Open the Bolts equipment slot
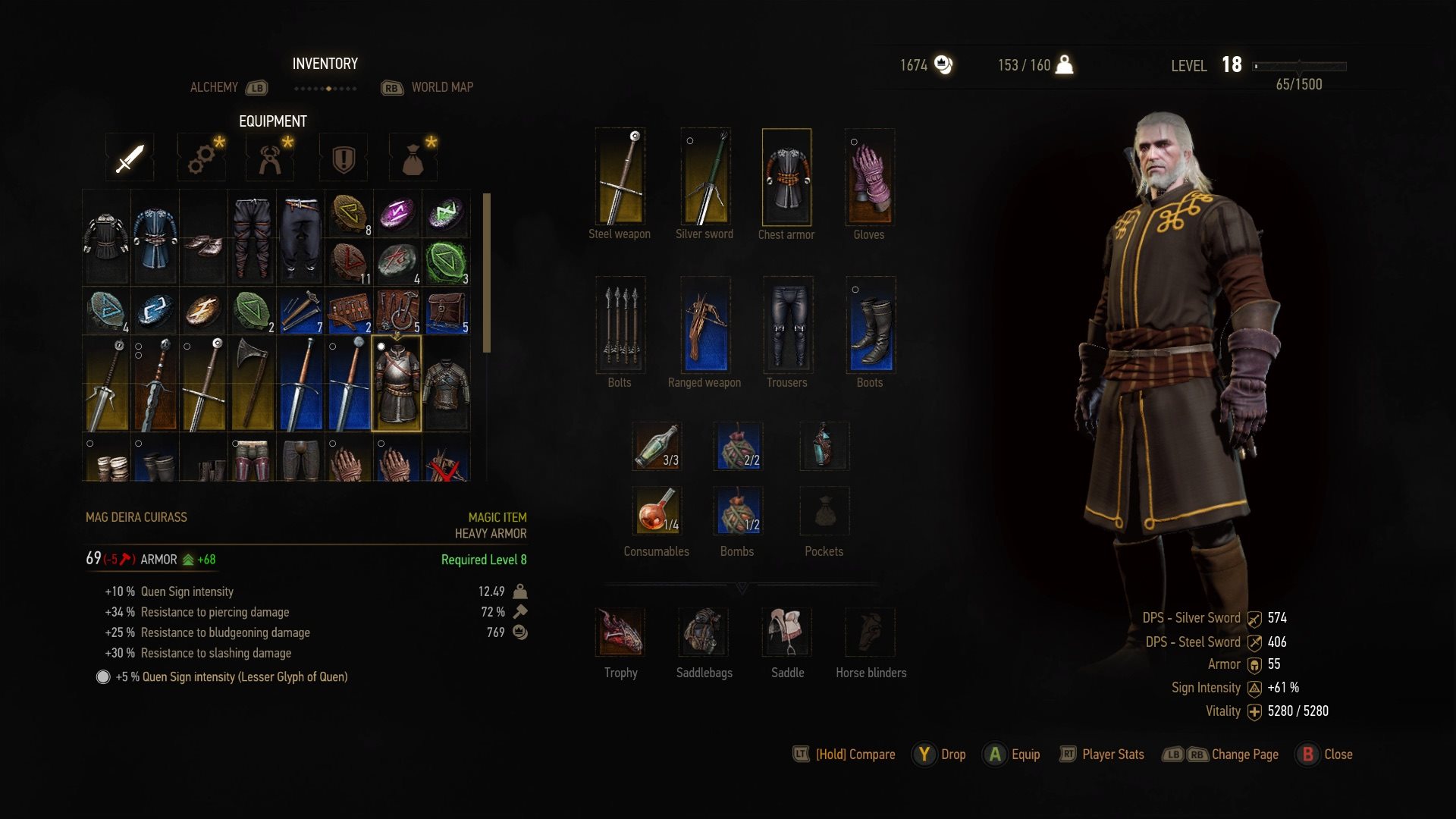The width and height of the screenshot is (1456, 819). pyautogui.click(x=620, y=325)
